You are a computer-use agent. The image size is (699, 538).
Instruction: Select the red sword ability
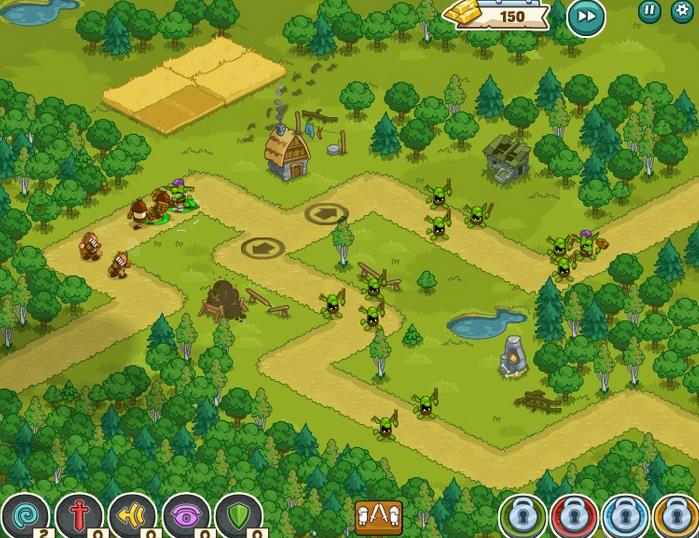pos(78,516)
